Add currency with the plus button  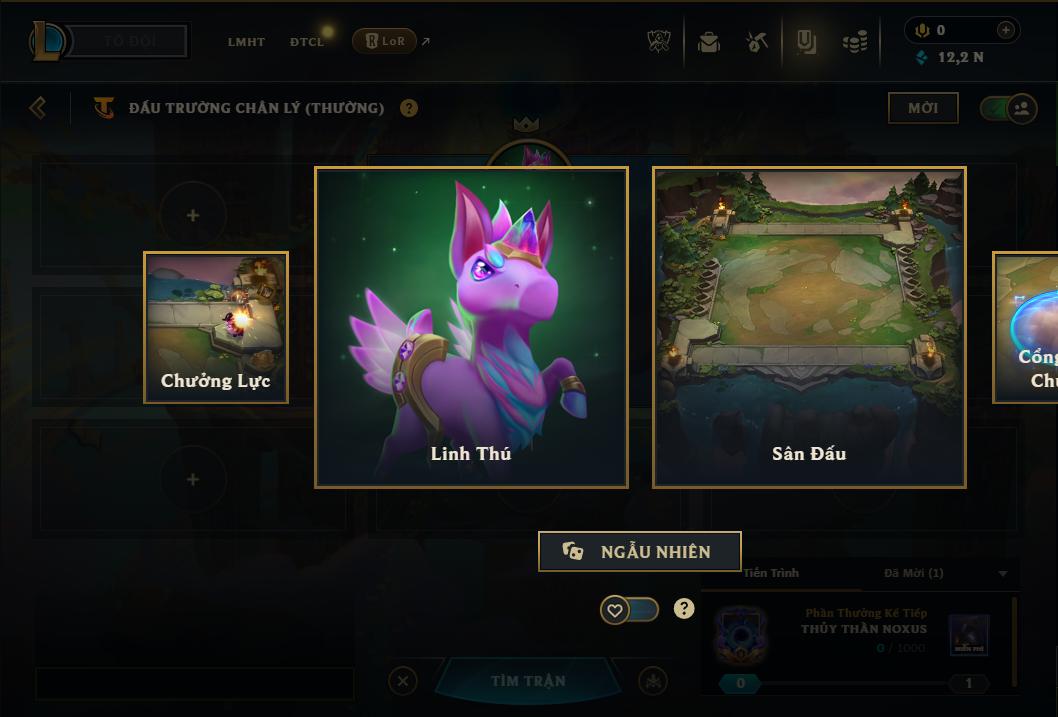[x=1005, y=30]
